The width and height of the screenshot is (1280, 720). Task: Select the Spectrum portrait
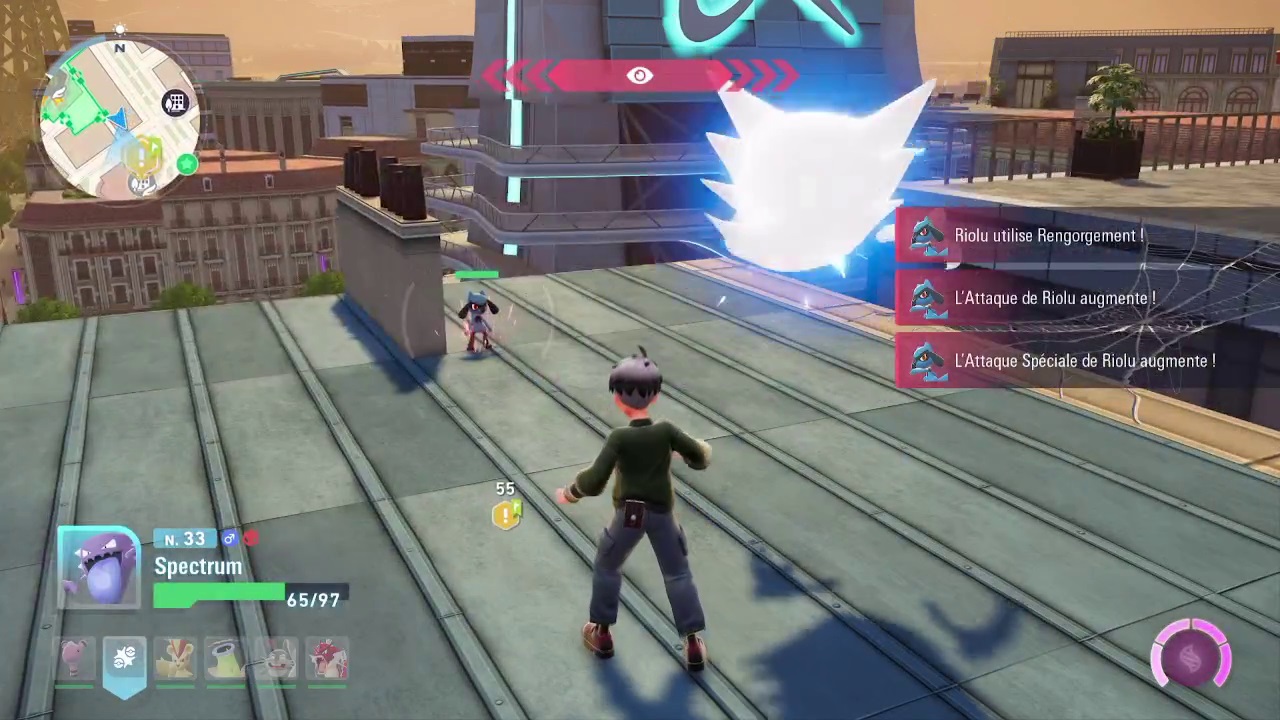tap(99, 567)
